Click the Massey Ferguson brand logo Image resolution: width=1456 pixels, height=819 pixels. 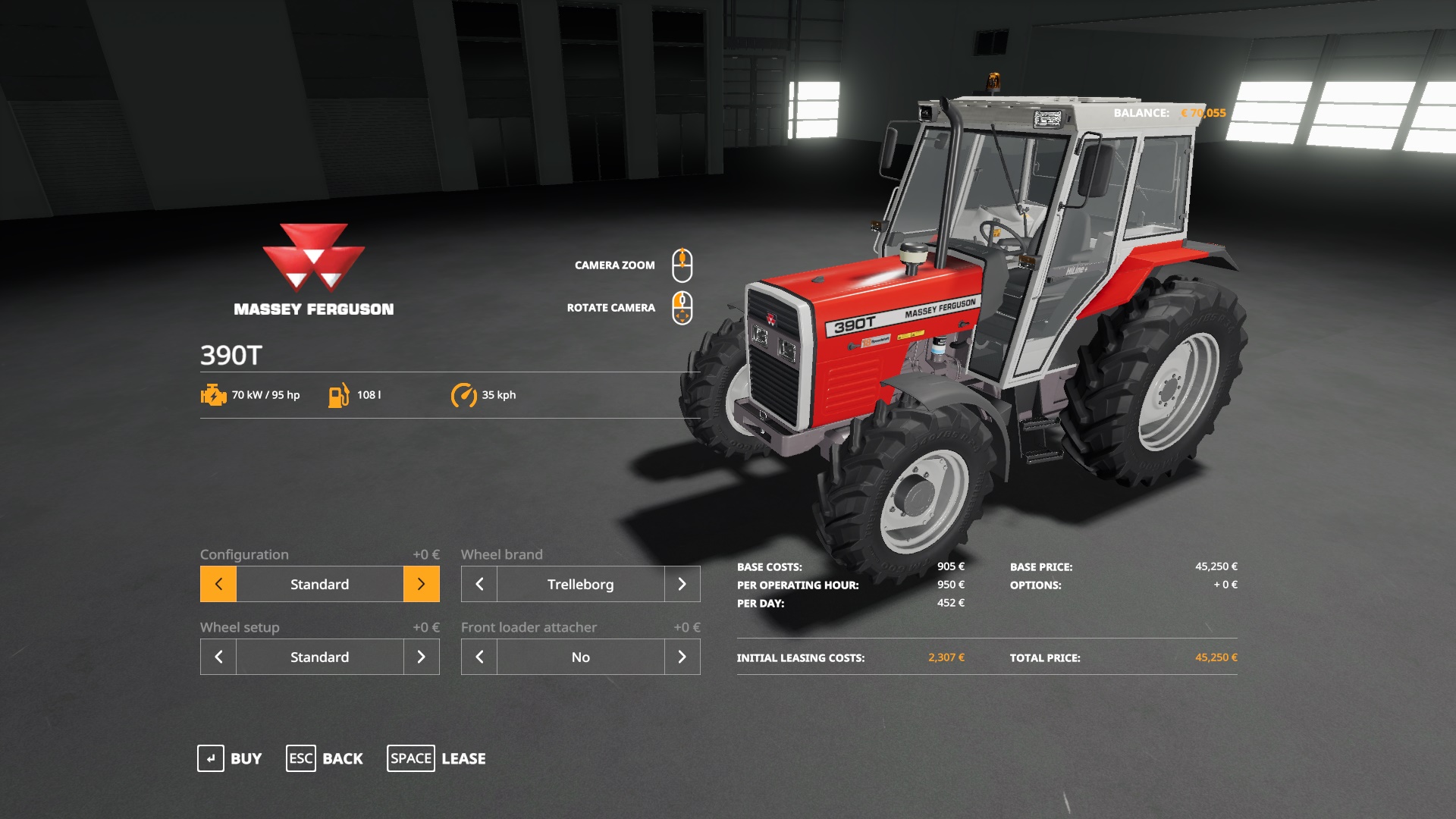coord(314,258)
